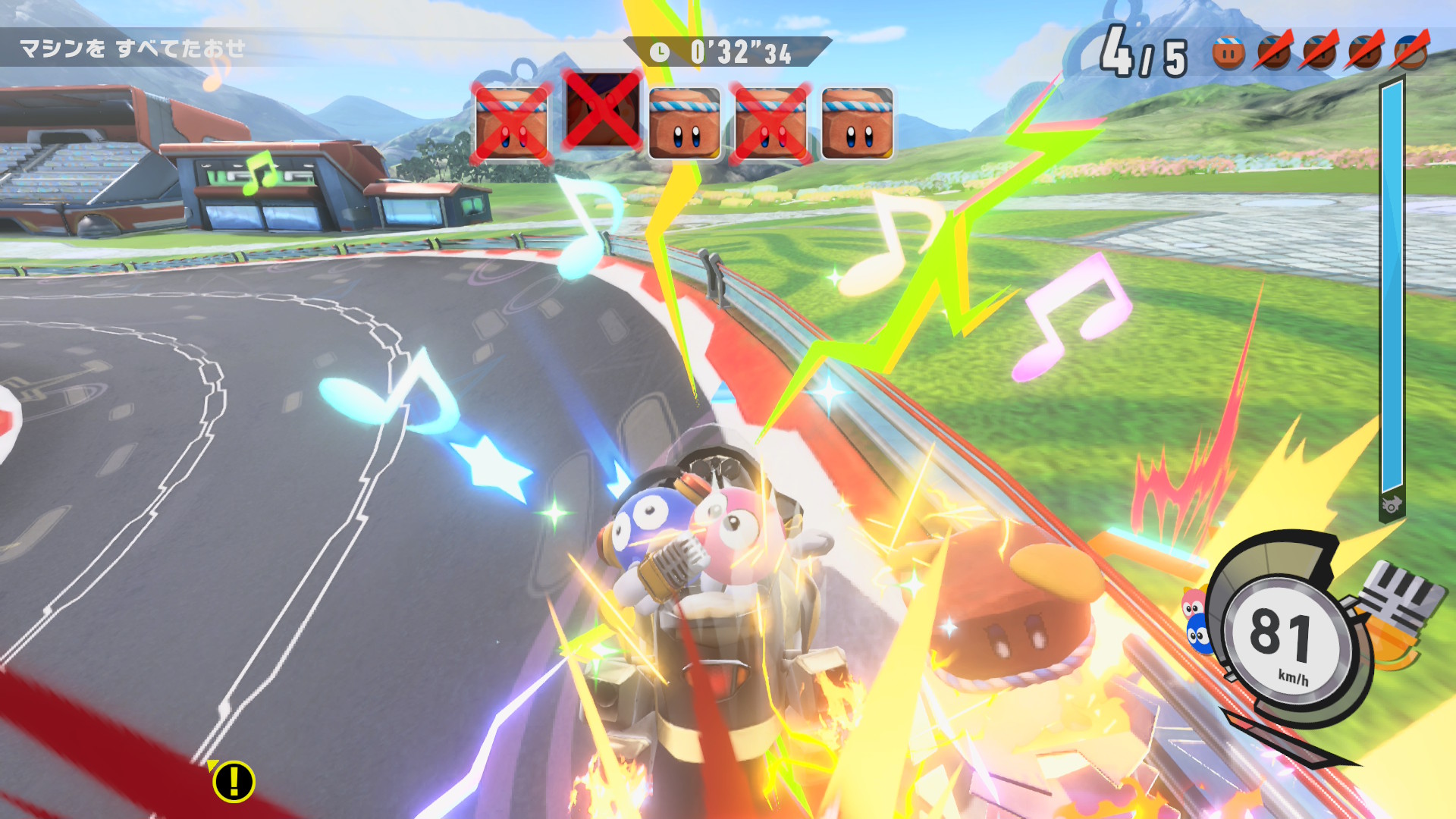1456x819 pixels.
Task: Pick the only uncrossed small counter icon
Action: pyautogui.click(x=1228, y=52)
